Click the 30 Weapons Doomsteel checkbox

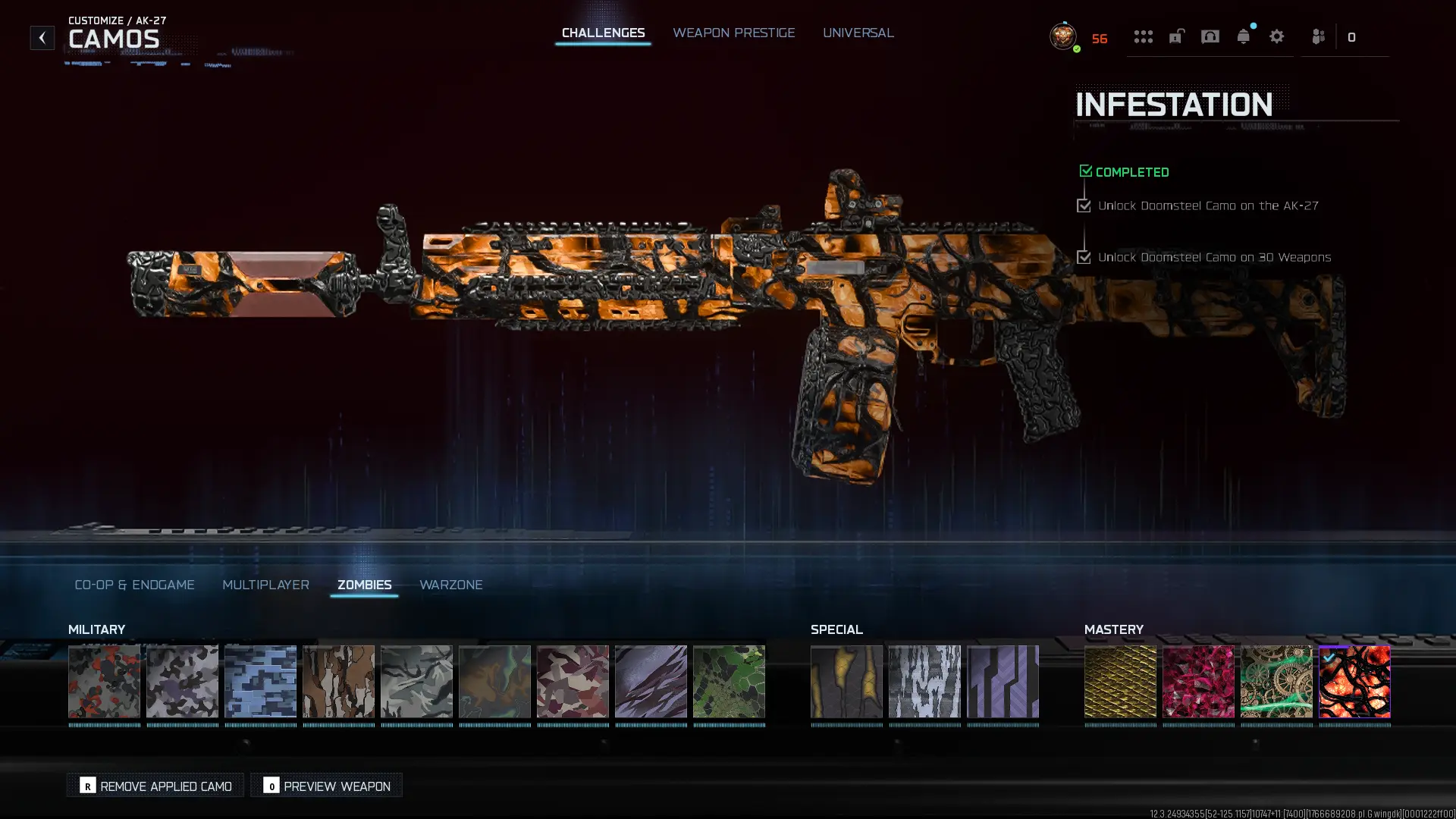[1084, 256]
